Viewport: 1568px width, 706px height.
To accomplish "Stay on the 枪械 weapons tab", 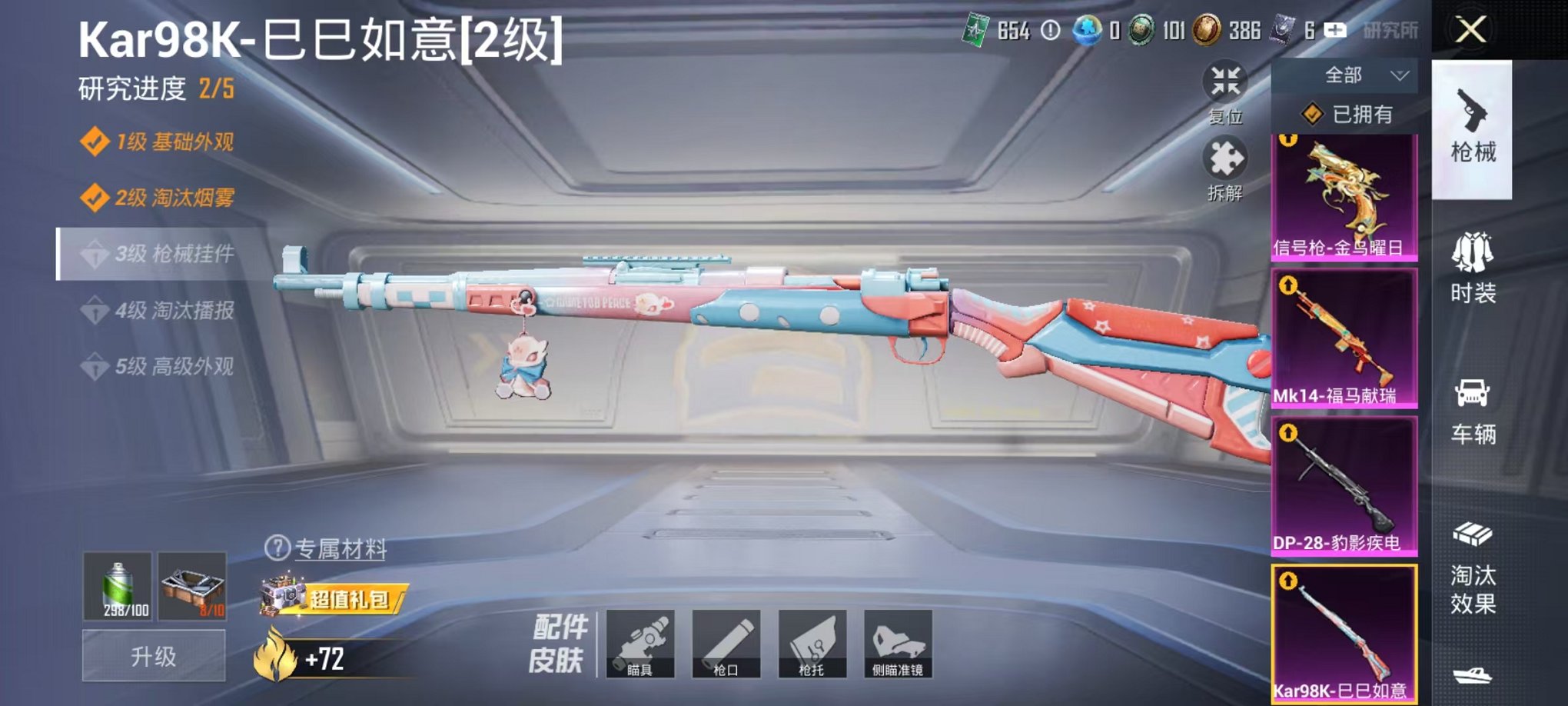I will click(1473, 131).
